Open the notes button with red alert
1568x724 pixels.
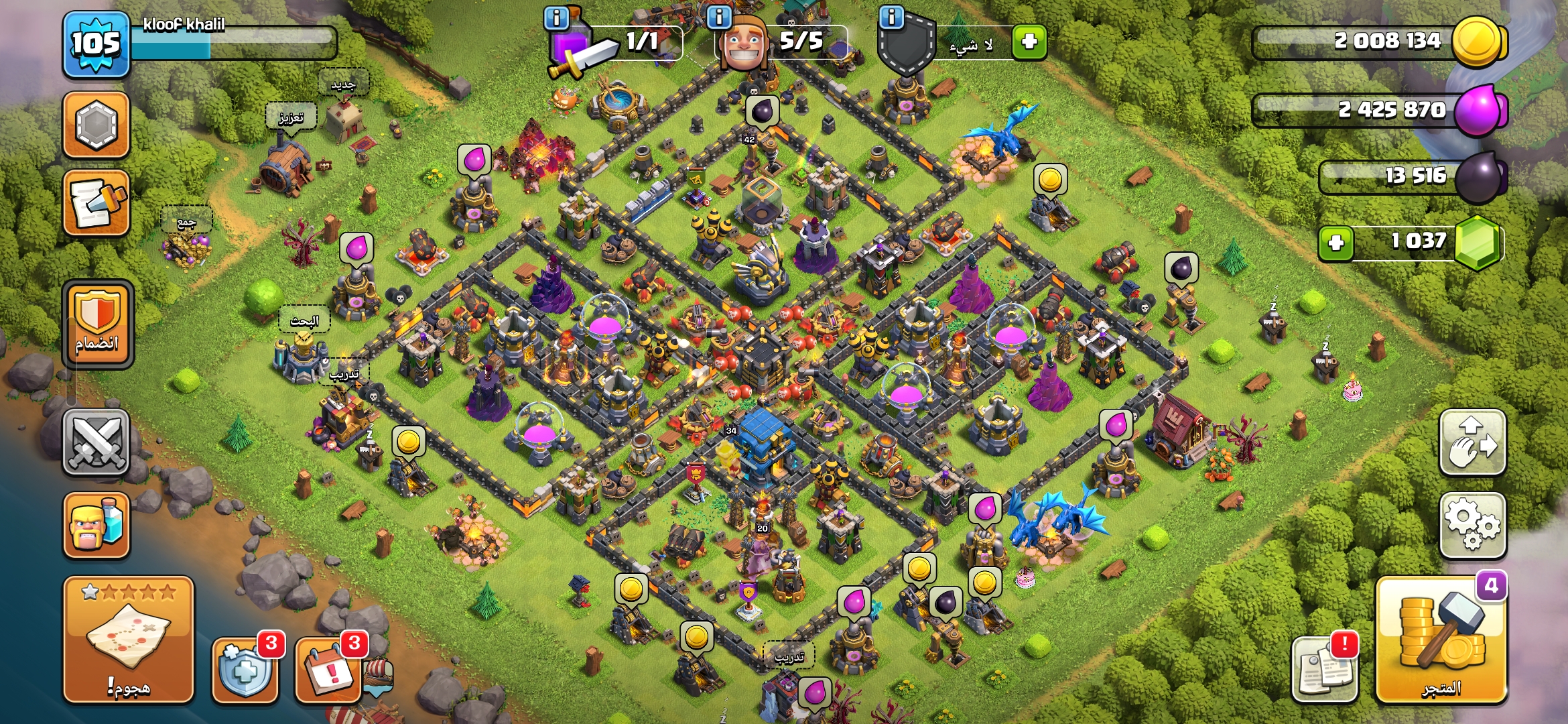pos(1324,668)
